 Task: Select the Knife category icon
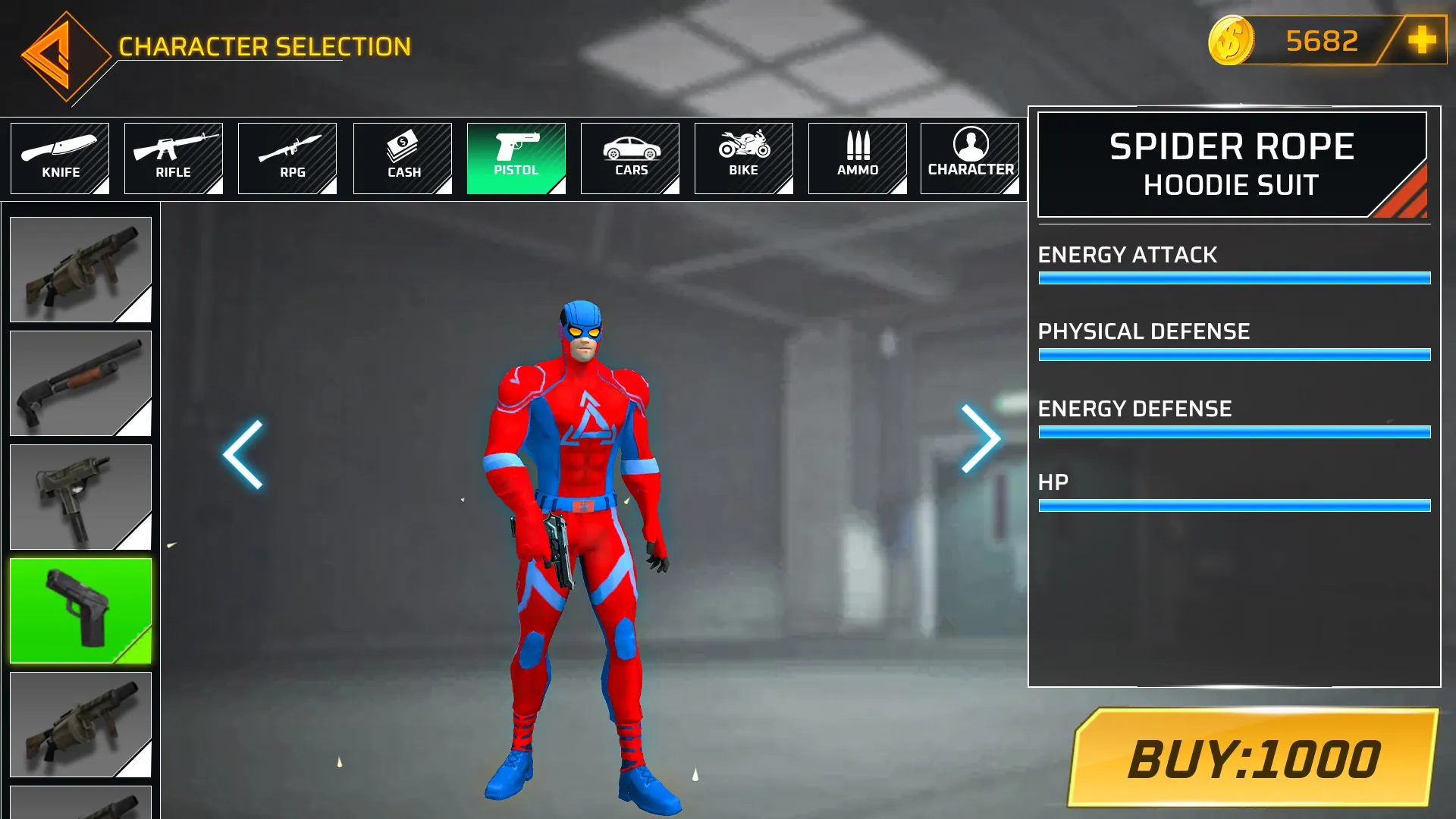[60, 158]
